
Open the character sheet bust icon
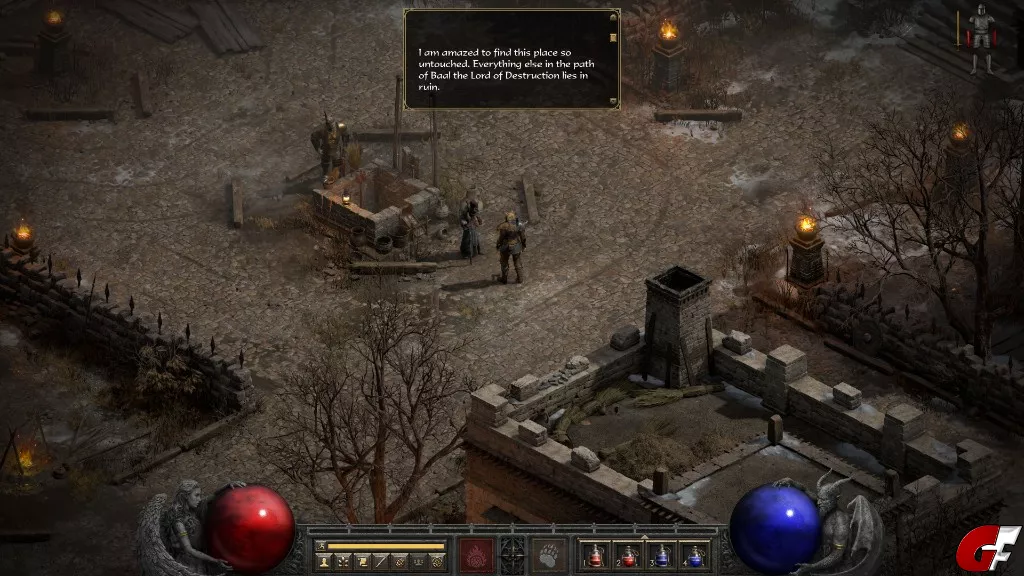324,562
